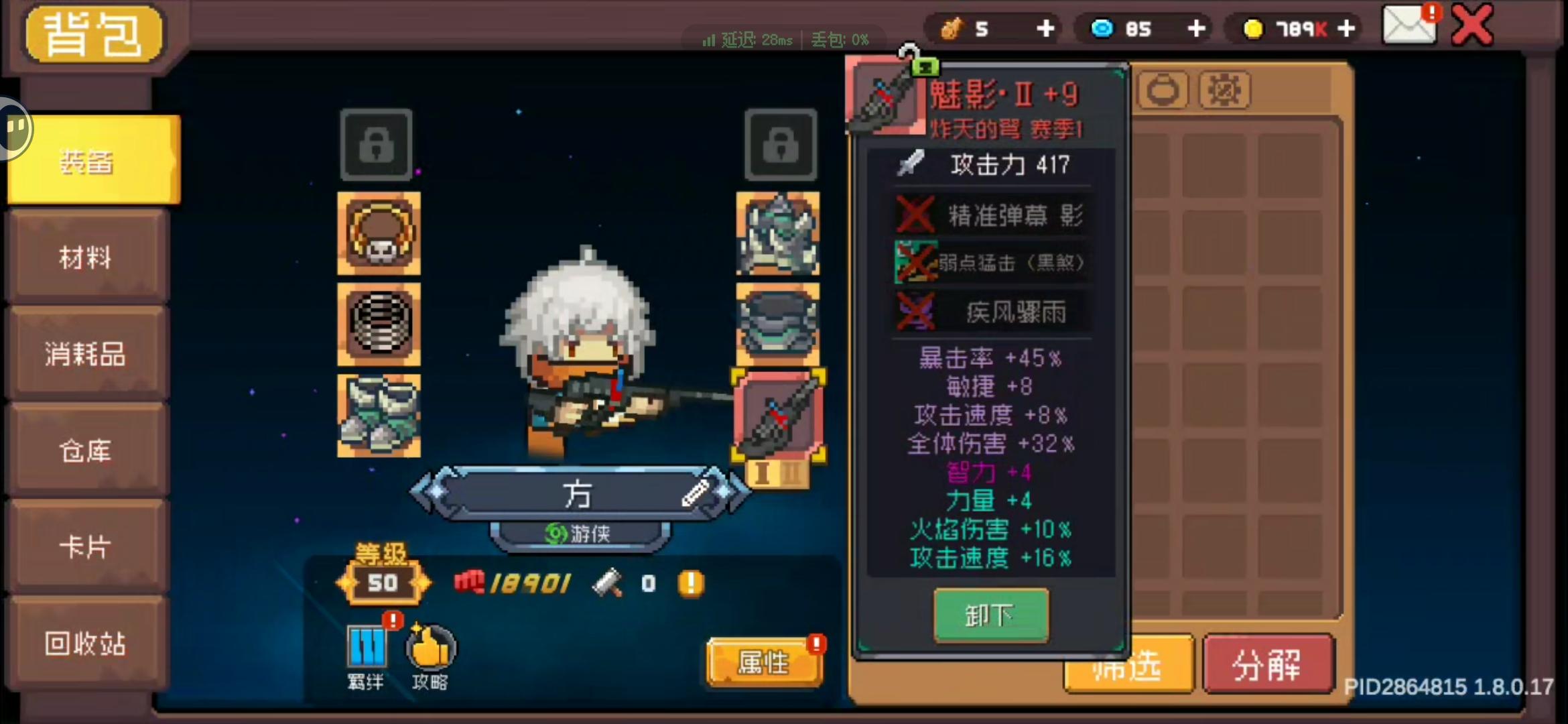The image size is (1568, 724).
Task: Toggle the 精准弹幕 影 skill
Action: tap(992, 215)
